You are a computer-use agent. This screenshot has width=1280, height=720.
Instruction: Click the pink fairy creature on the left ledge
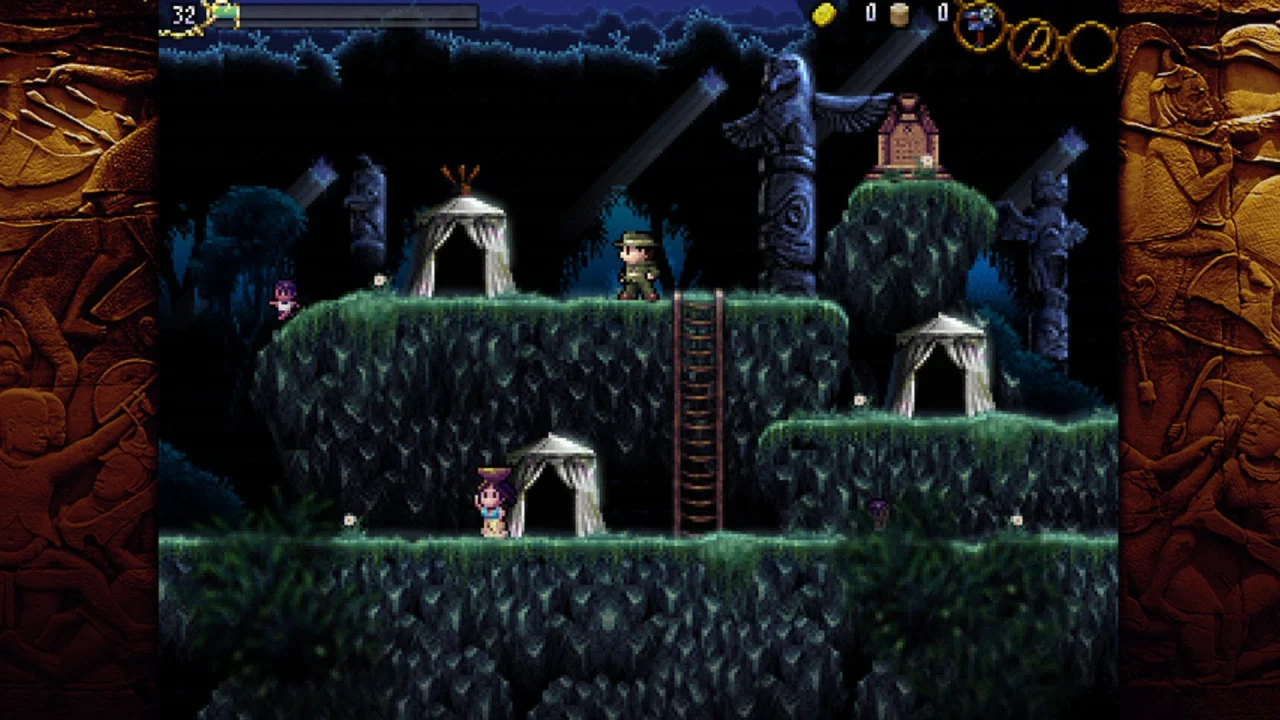click(x=285, y=295)
